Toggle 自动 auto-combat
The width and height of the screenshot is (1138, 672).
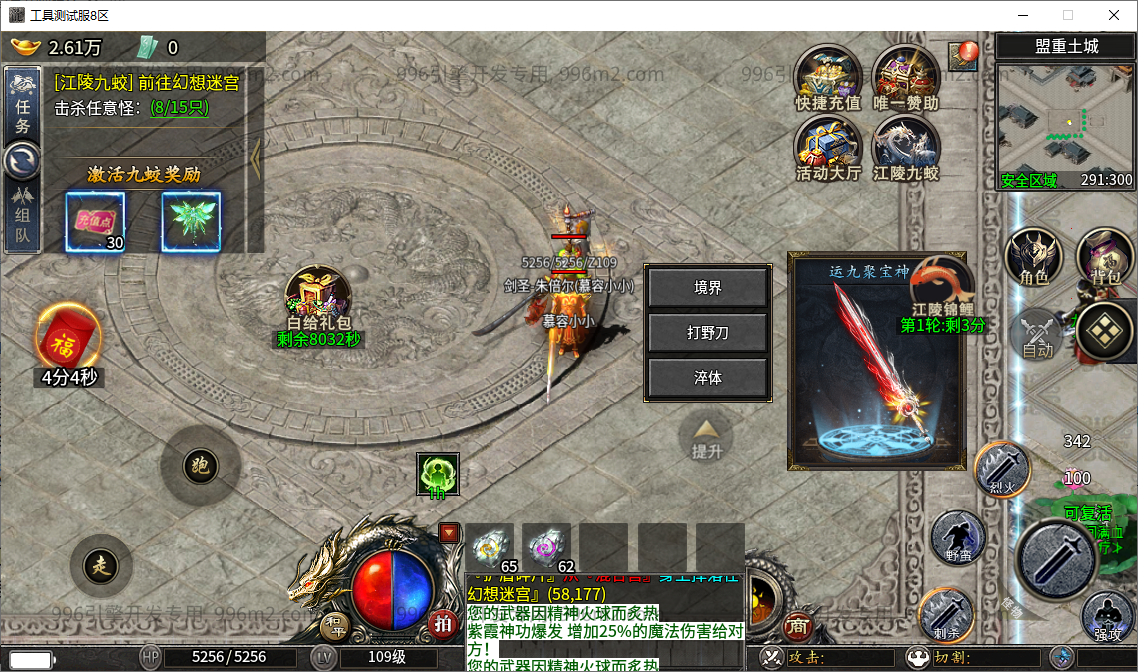(x=1038, y=334)
